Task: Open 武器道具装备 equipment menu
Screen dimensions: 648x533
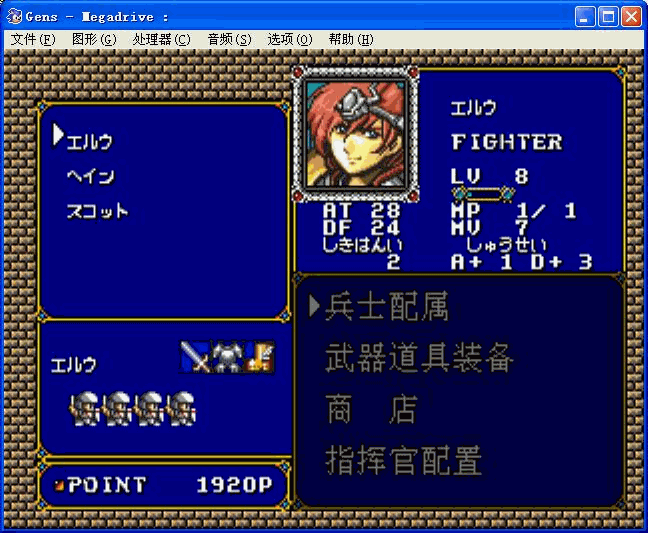Action: point(419,358)
